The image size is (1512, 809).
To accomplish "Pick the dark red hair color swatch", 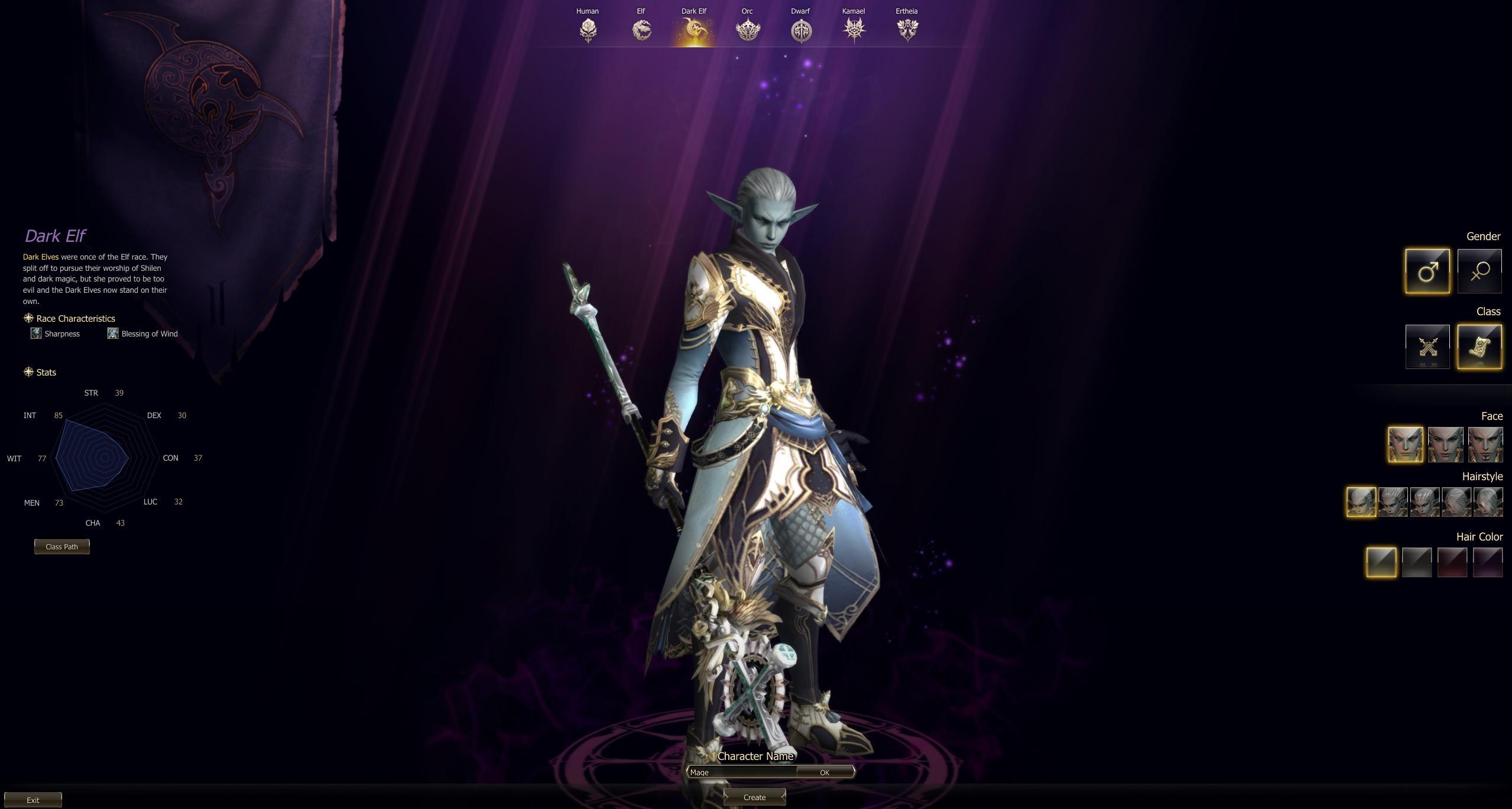I will click(x=1452, y=562).
